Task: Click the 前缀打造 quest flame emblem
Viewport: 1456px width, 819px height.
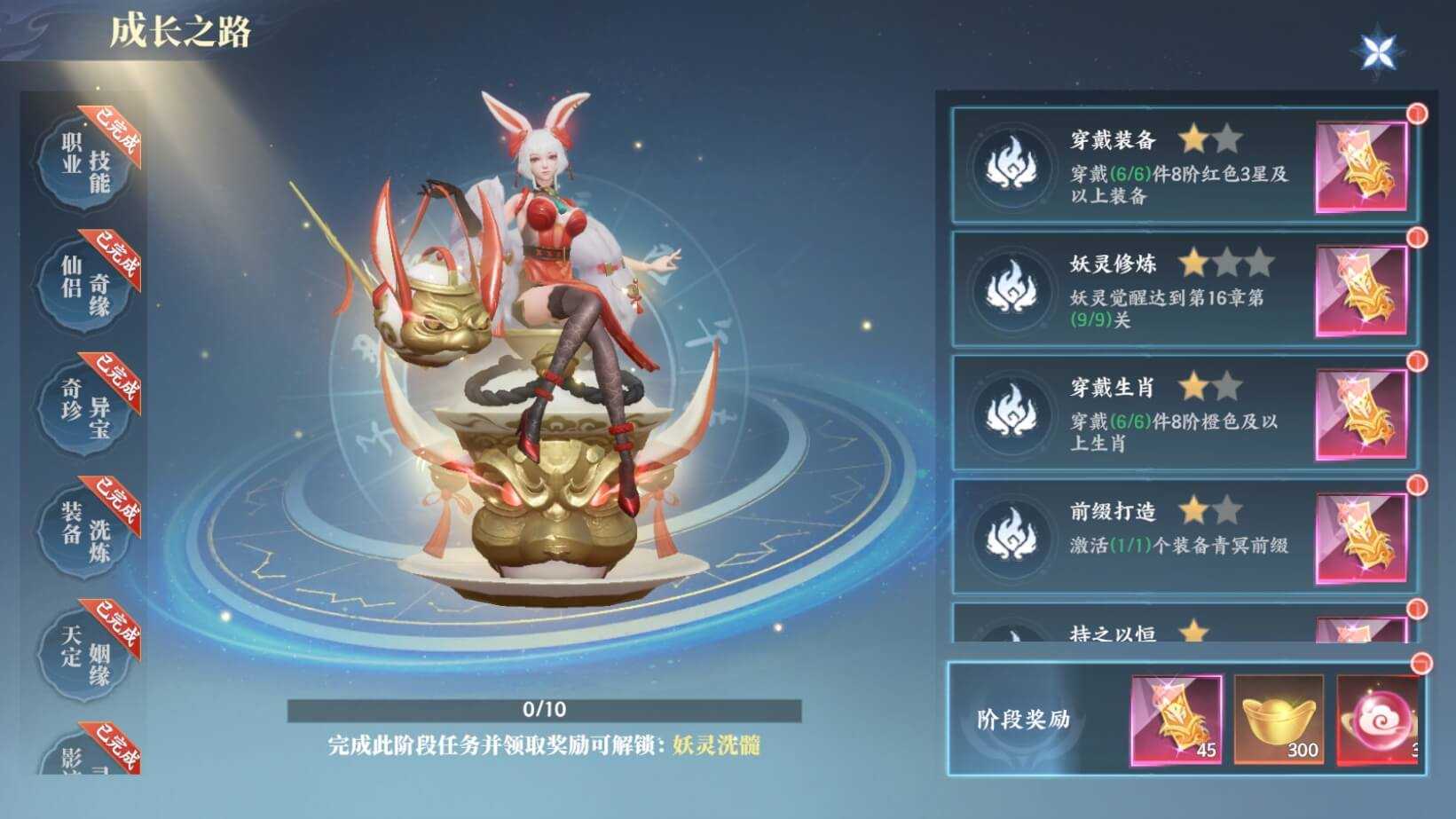Action: click(1011, 532)
